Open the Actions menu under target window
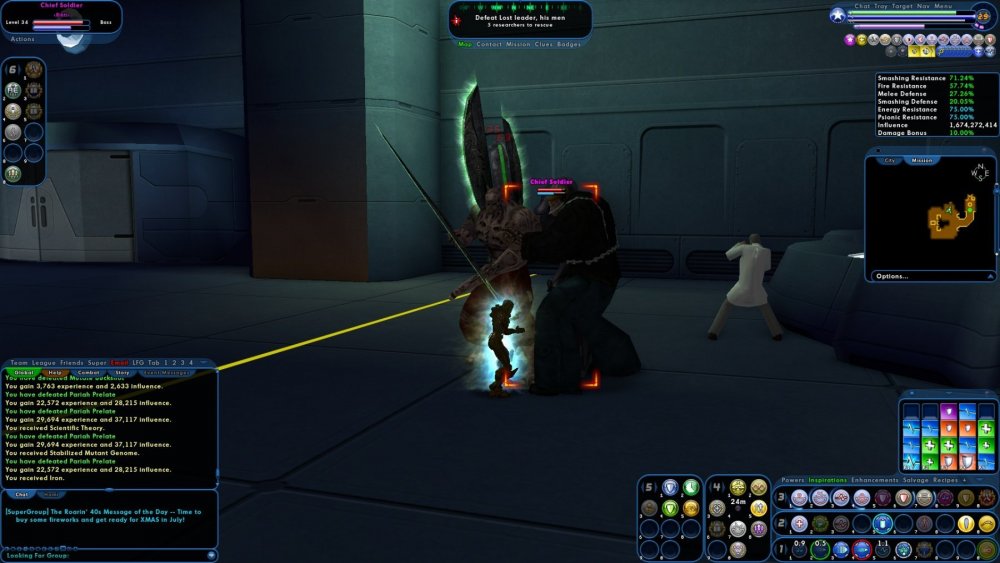Screen dimensions: 1000x563 (22, 39)
